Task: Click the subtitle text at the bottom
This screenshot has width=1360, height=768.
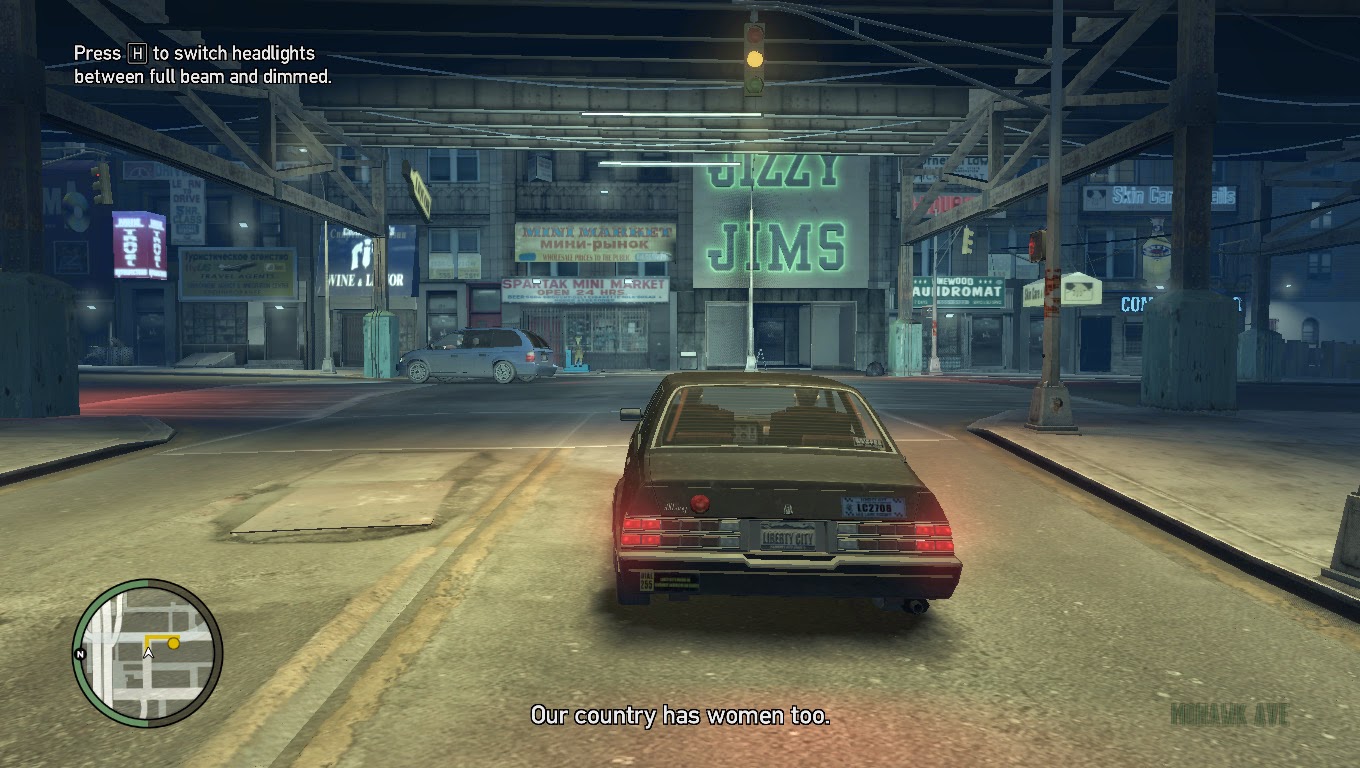Action: click(x=679, y=716)
